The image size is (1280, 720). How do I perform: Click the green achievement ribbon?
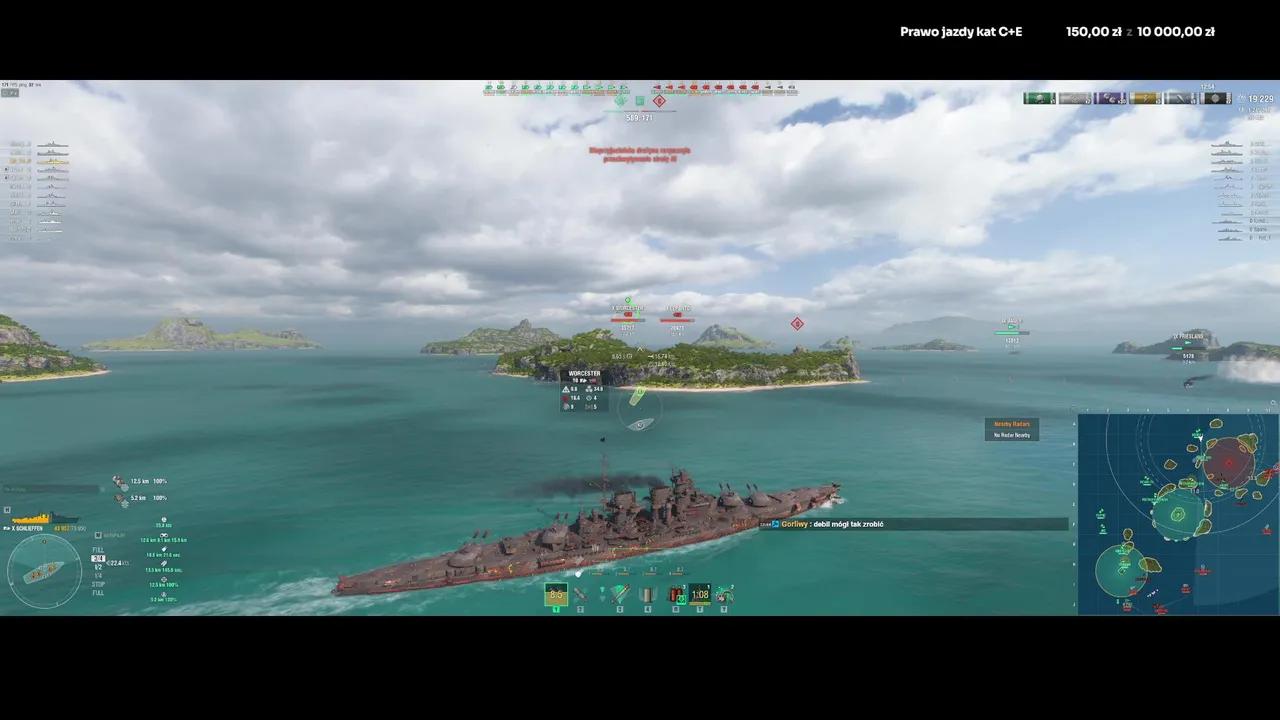point(1039,98)
